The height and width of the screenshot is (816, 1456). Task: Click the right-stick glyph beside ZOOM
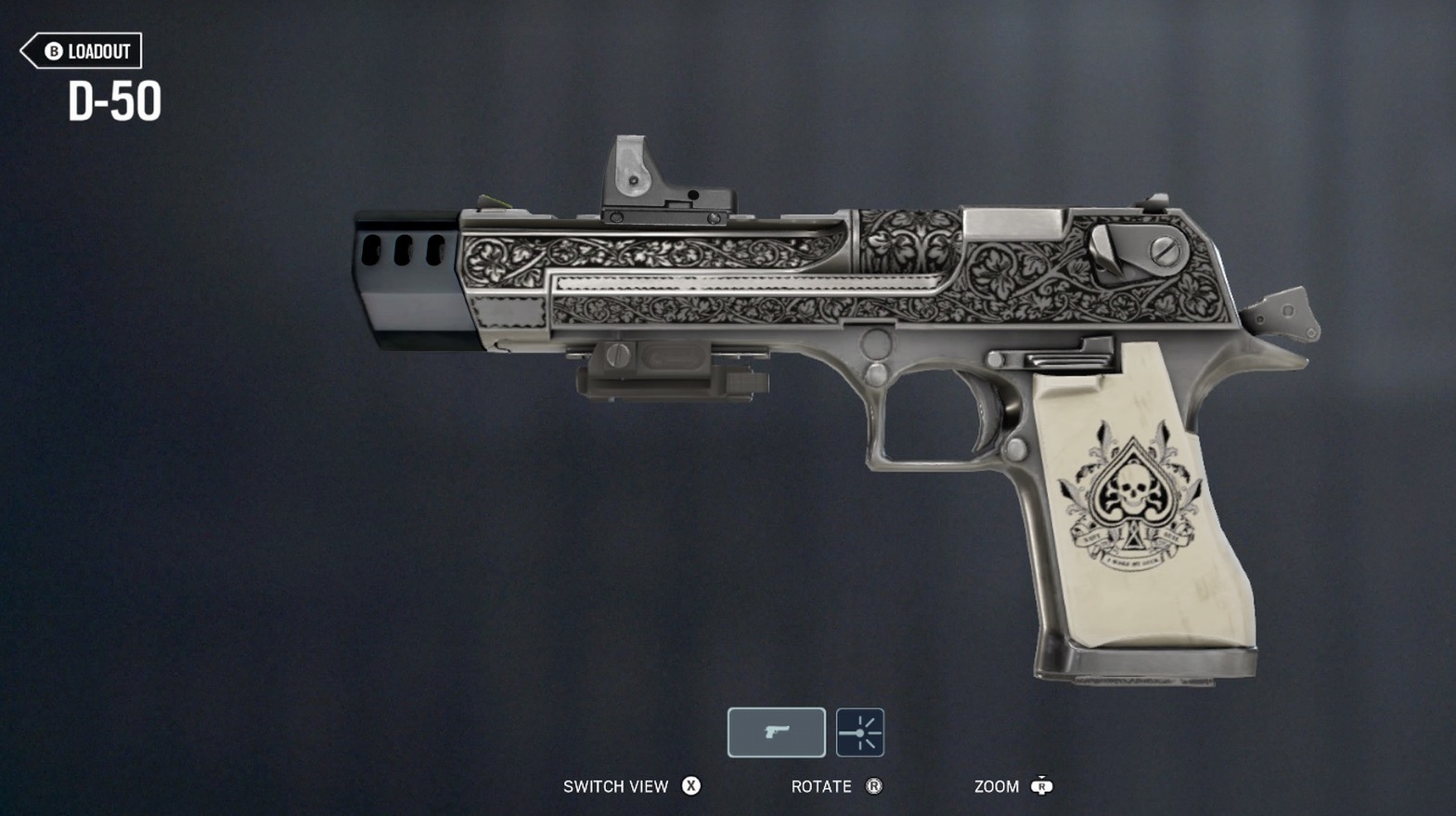(1041, 786)
